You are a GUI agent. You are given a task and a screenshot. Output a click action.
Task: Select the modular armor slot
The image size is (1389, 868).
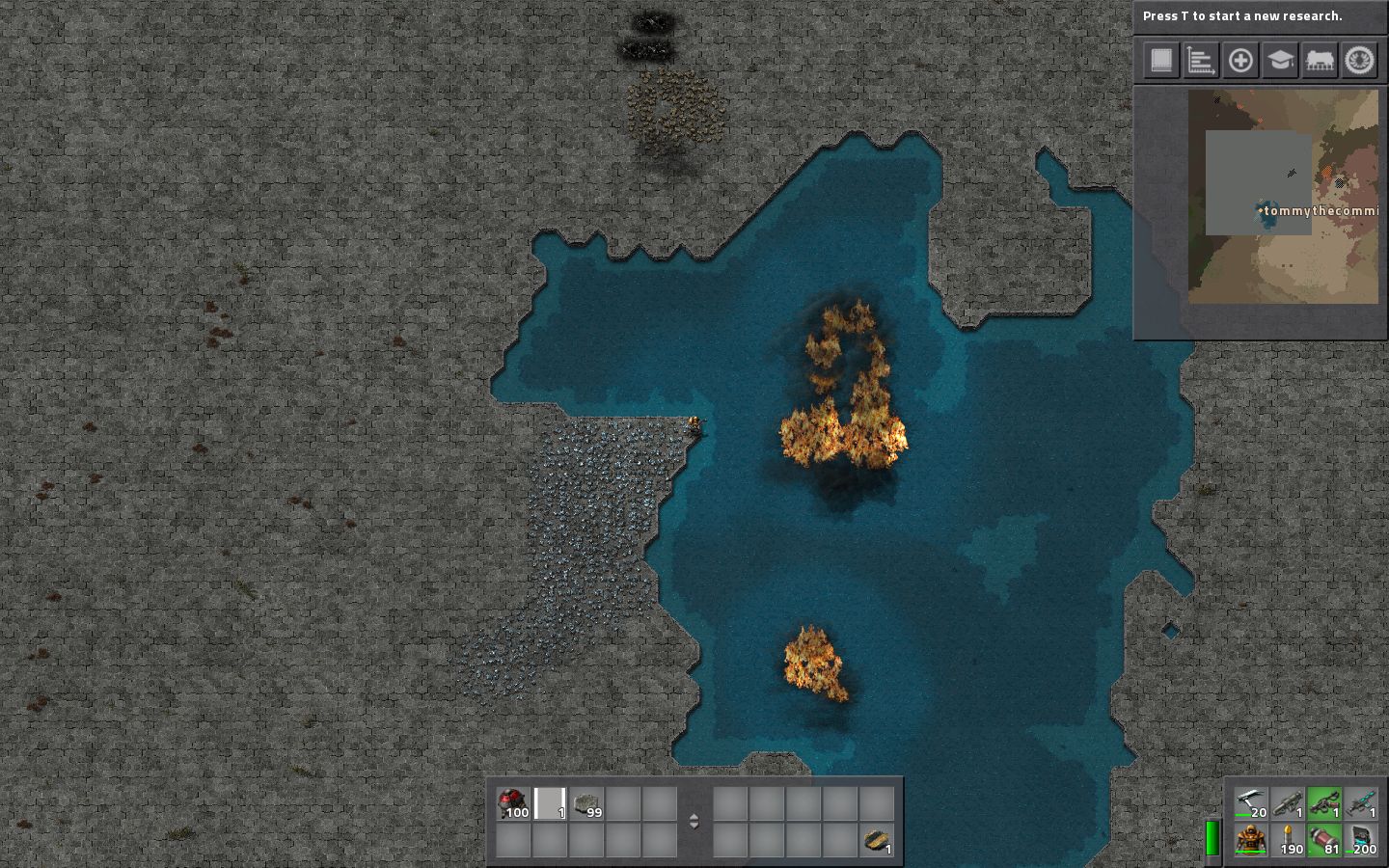point(1249,841)
